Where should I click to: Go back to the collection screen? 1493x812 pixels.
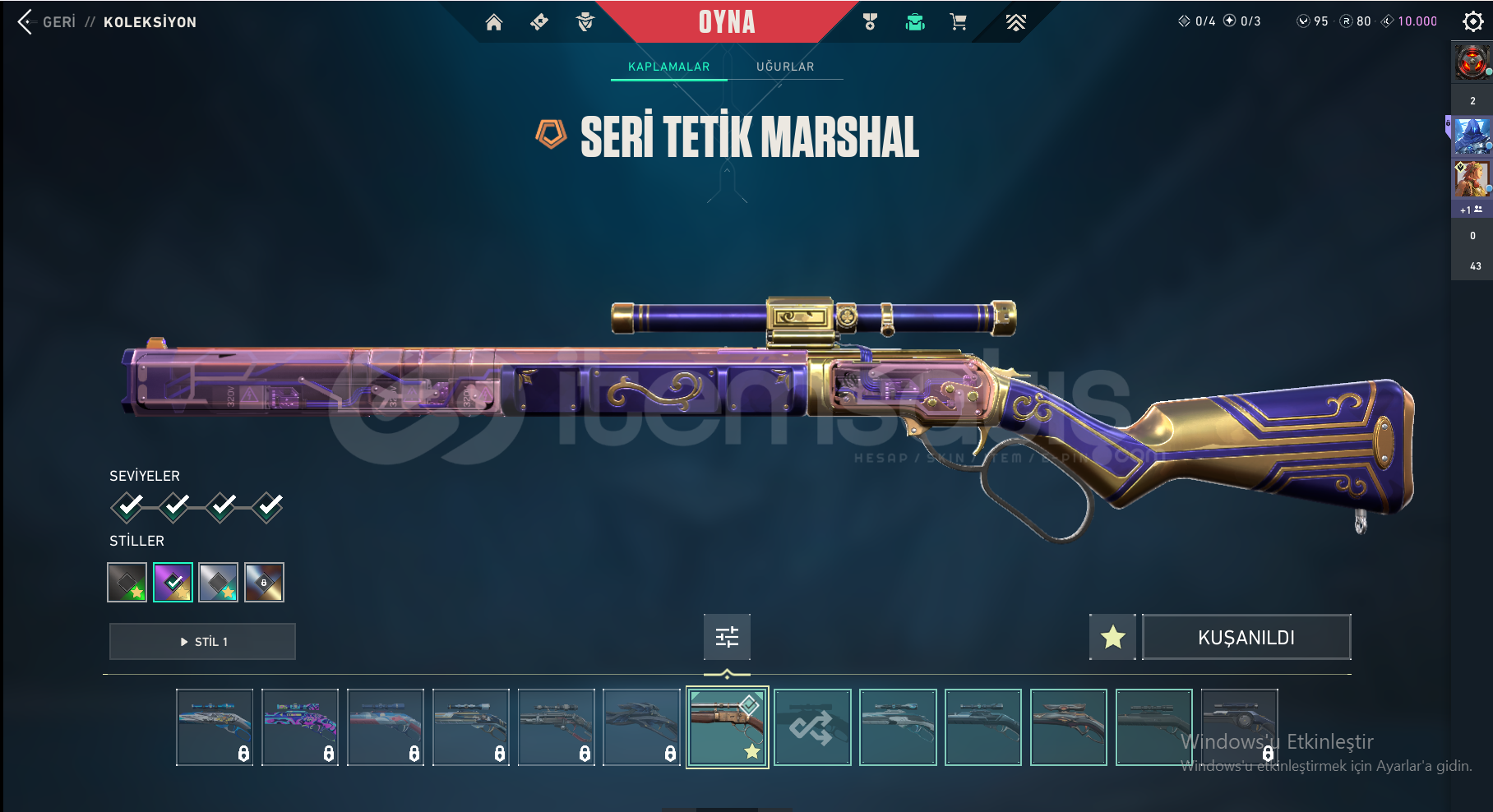[x=26, y=22]
